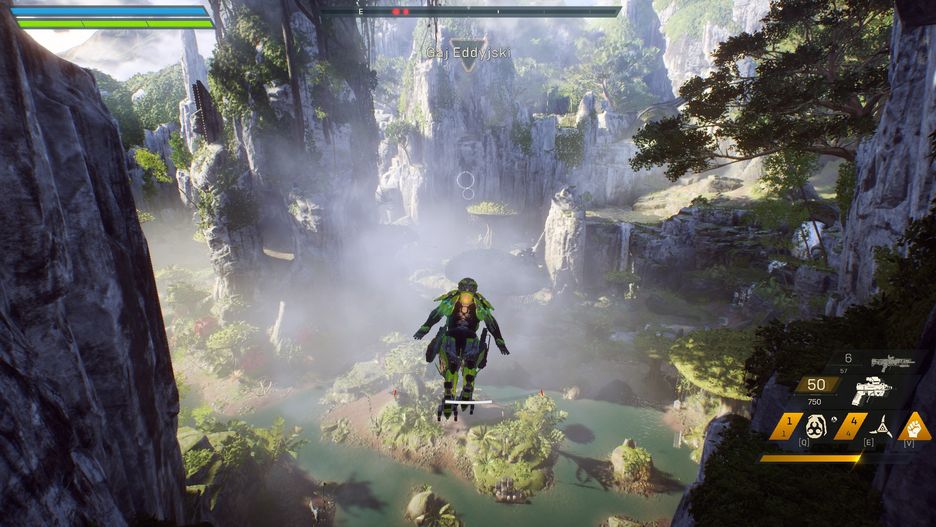Switch to the secondary rifle weapon icon
The height and width of the screenshot is (527, 936).
tap(892, 363)
